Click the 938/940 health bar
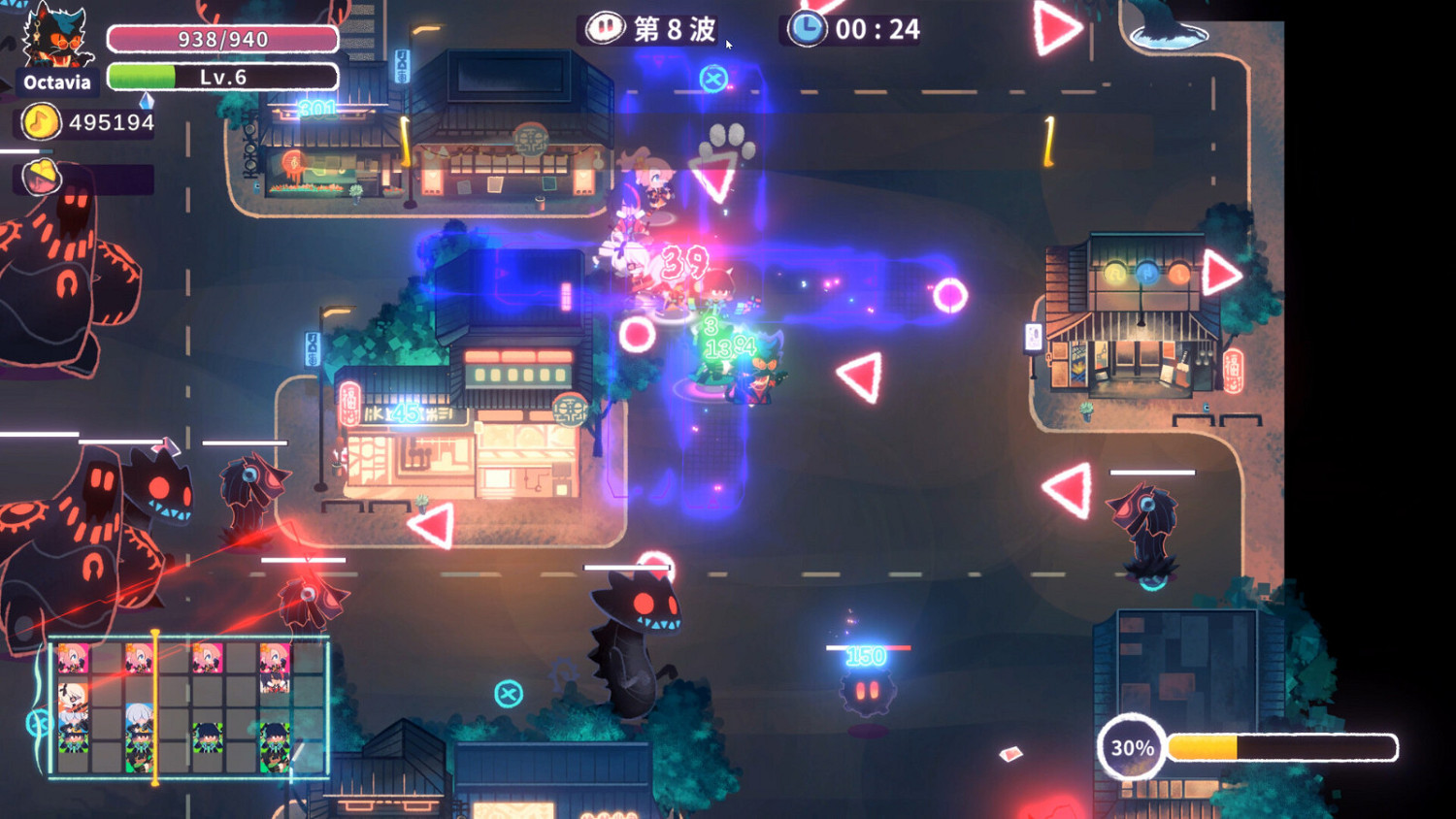 (223, 40)
